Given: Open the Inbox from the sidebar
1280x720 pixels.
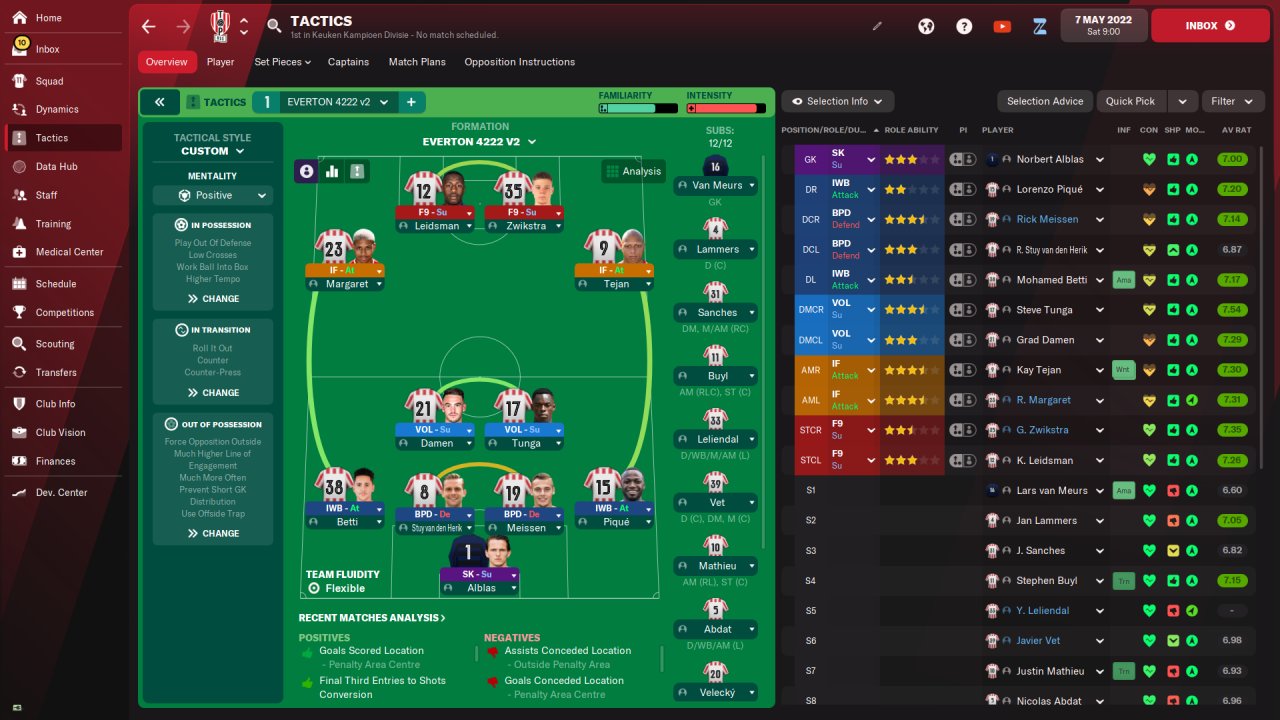Looking at the screenshot, I should 47,49.
